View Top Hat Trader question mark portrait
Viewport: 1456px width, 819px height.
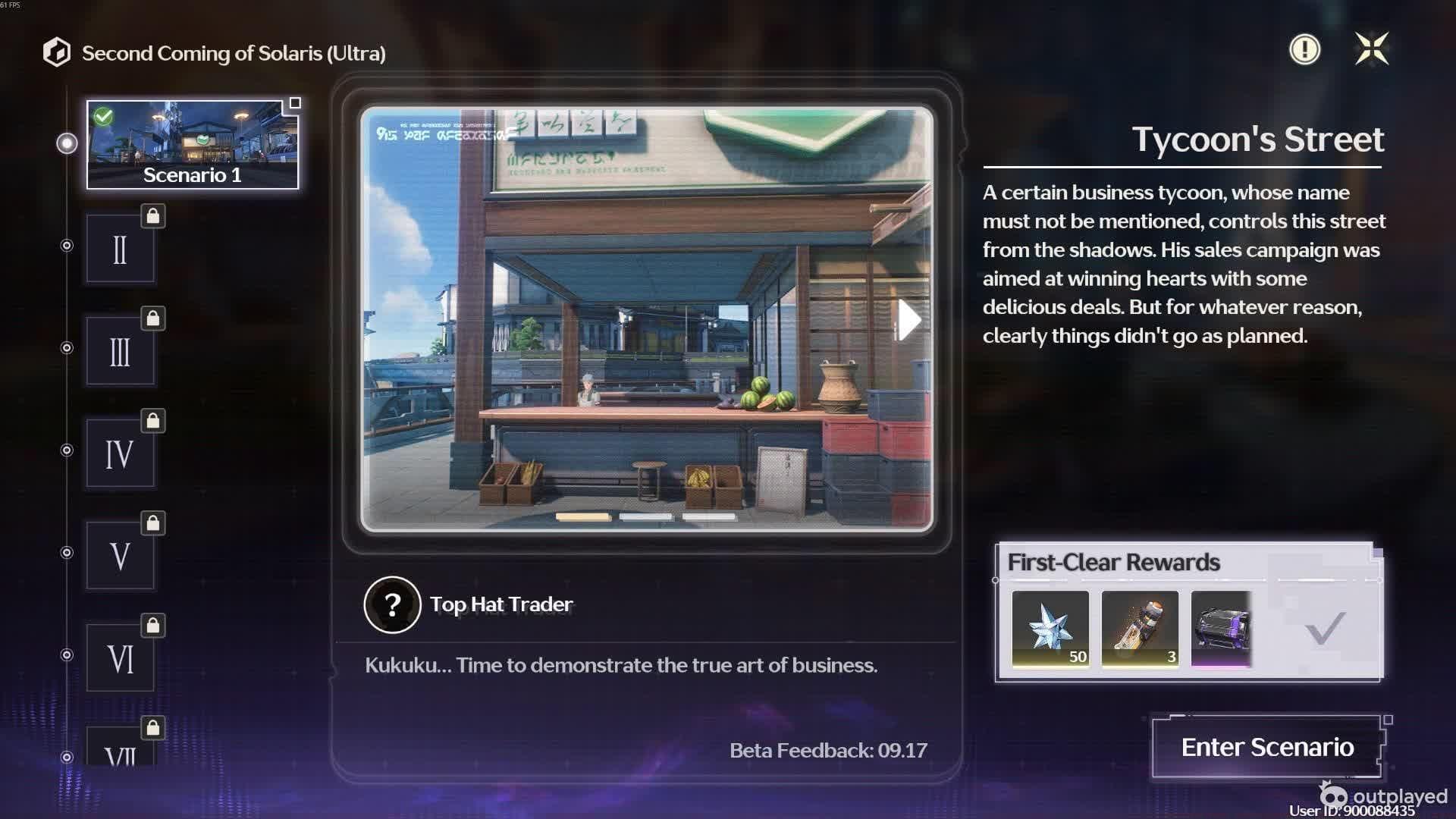[x=392, y=604]
